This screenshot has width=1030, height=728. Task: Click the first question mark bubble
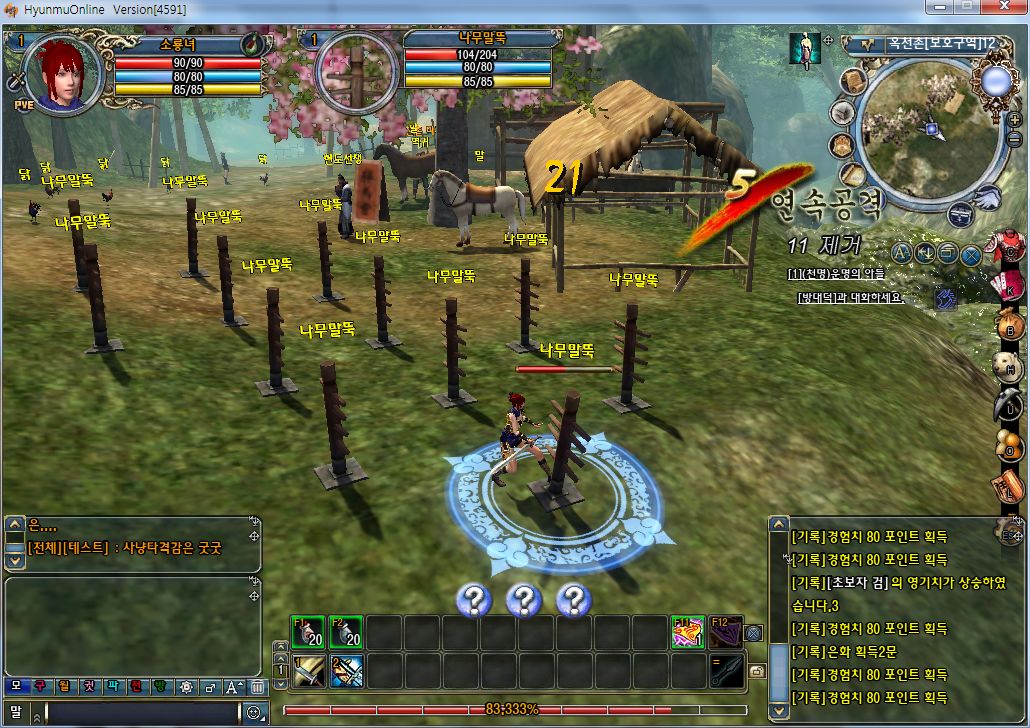pos(473,600)
